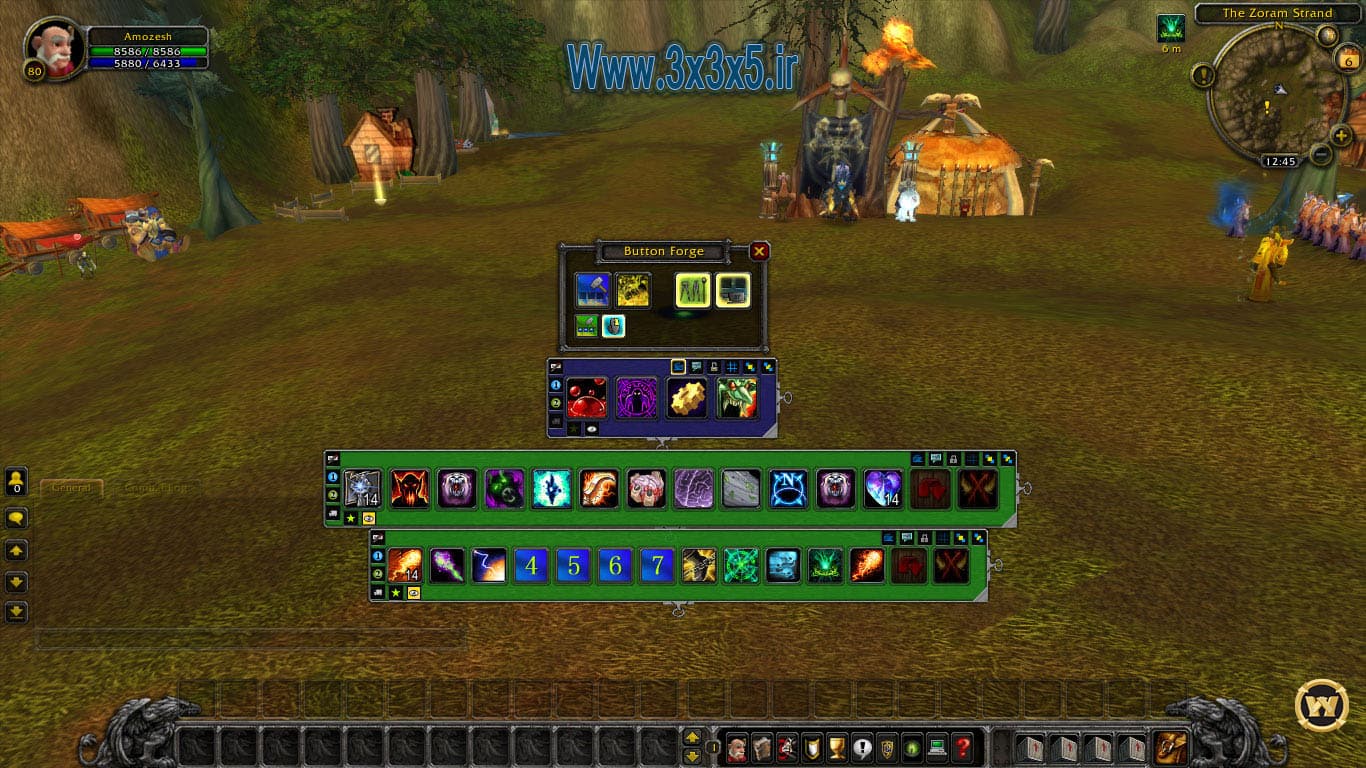
Task: Toggle the green star on the top green bar
Action: pos(349,517)
